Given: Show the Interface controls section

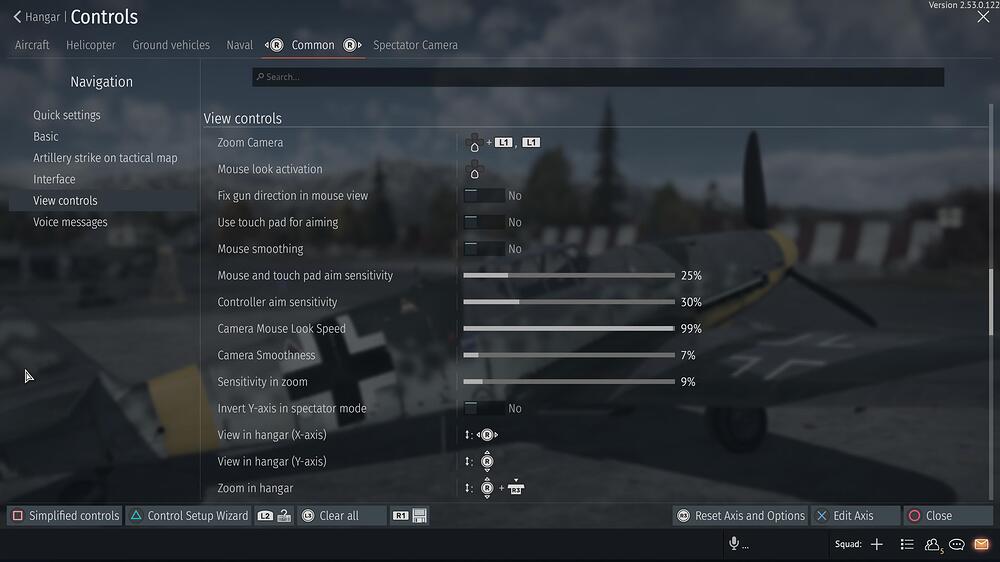Looking at the screenshot, I should pyautogui.click(x=54, y=179).
